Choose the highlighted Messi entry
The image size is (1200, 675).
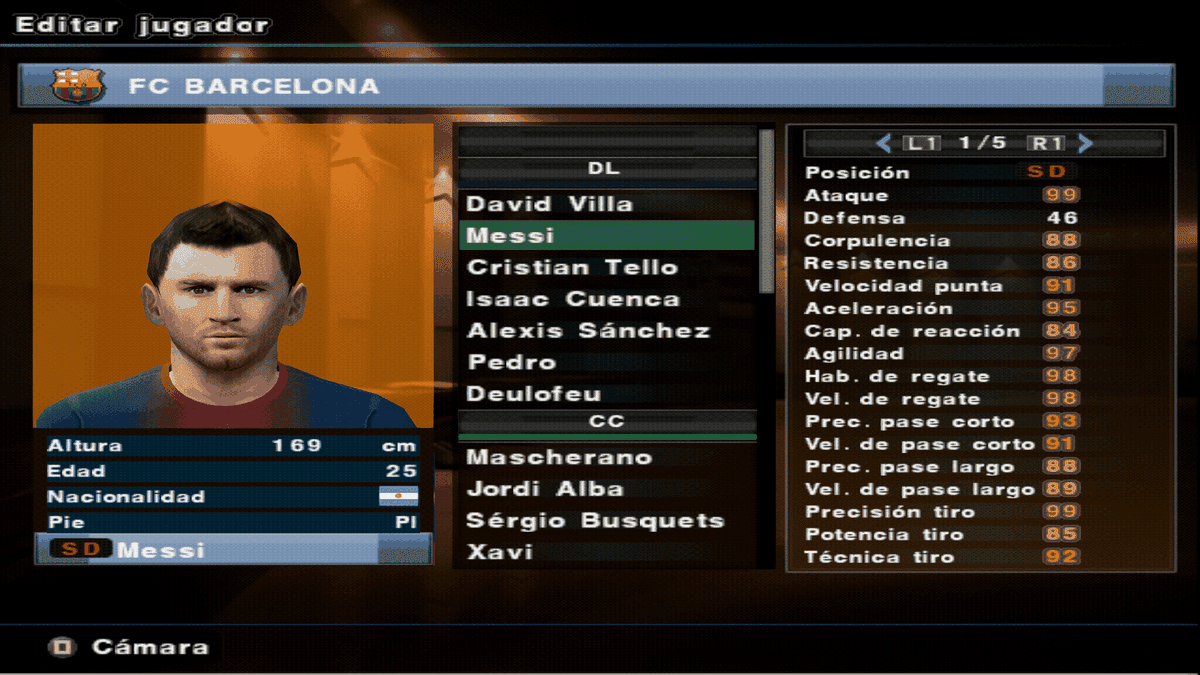click(606, 236)
